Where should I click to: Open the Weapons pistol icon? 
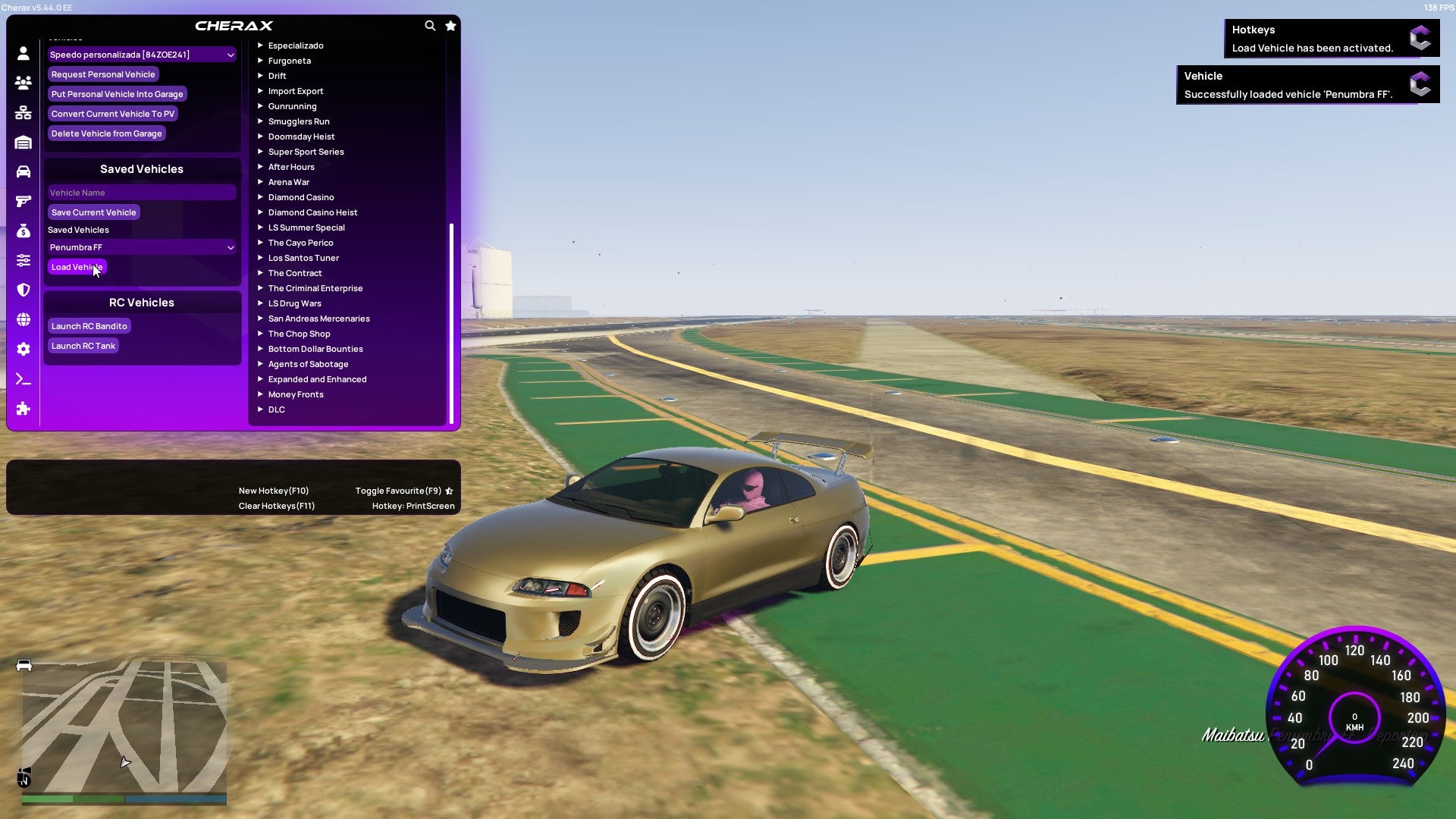click(23, 200)
